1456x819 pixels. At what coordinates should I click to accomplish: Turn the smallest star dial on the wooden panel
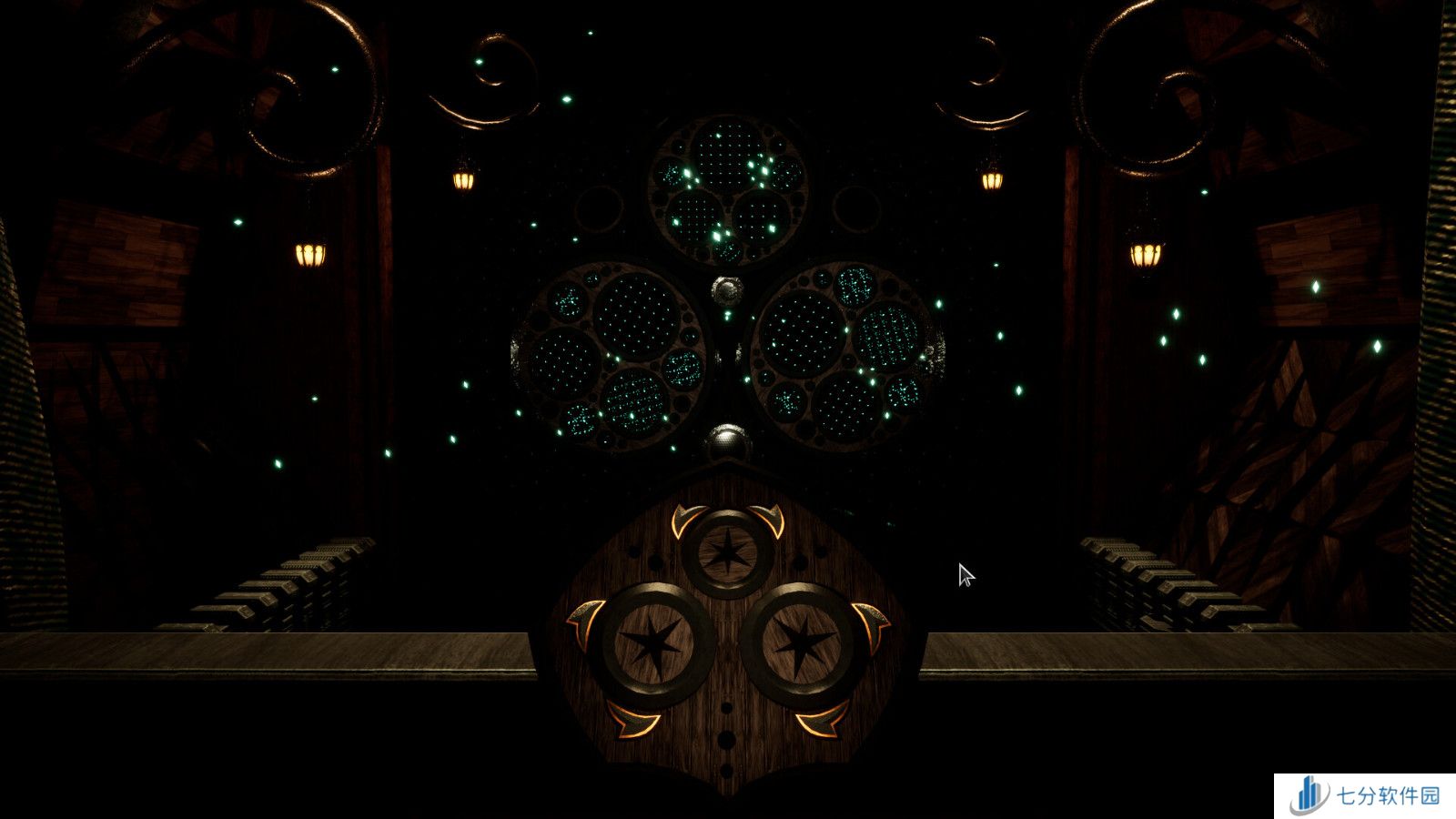pyautogui.click(x=726, y=553)
